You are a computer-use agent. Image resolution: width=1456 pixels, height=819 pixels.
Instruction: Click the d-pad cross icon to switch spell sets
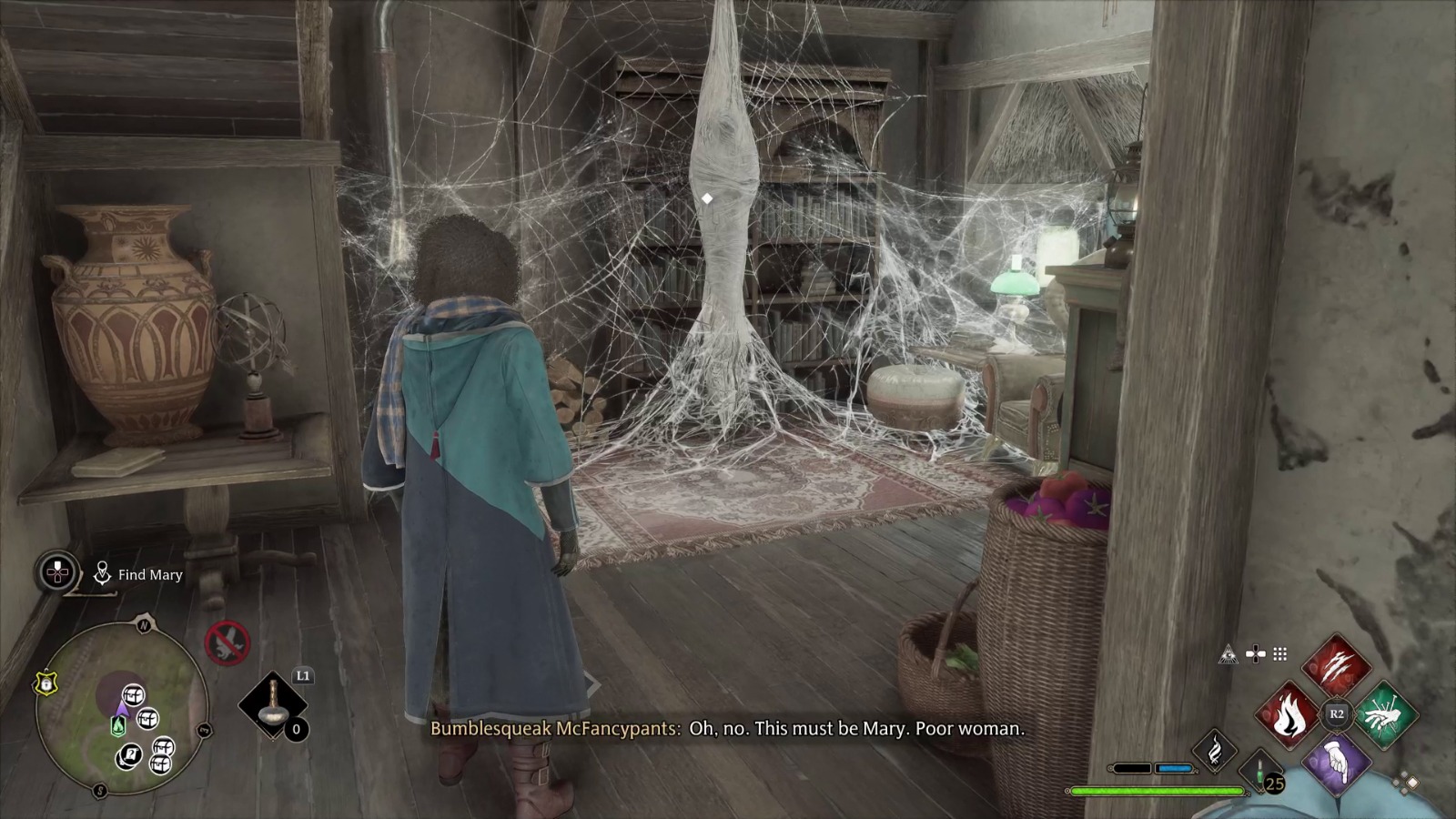click(x=1255, y=653)
